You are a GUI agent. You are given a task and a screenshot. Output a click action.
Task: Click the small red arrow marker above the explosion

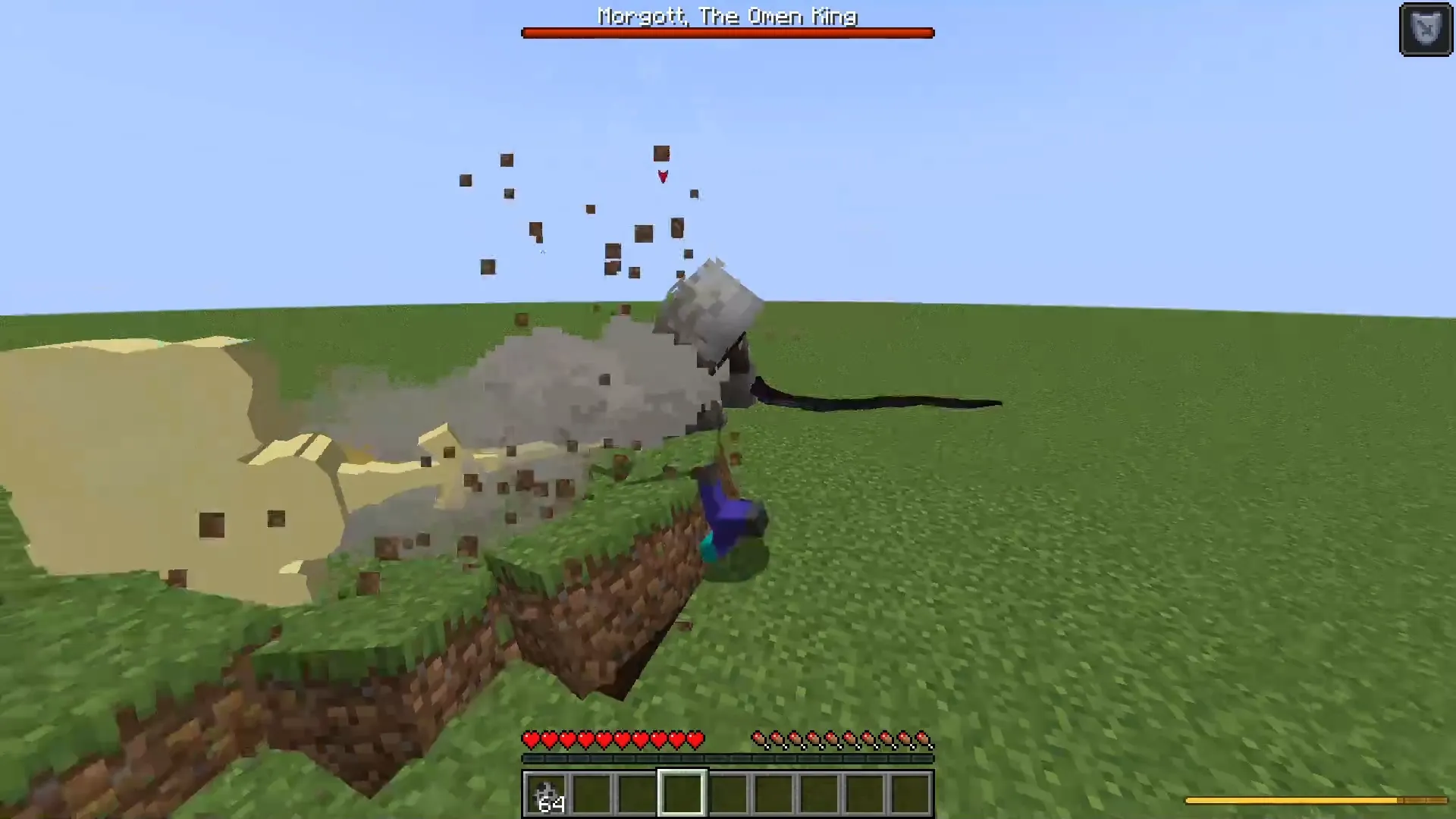(x=662, y=177)
